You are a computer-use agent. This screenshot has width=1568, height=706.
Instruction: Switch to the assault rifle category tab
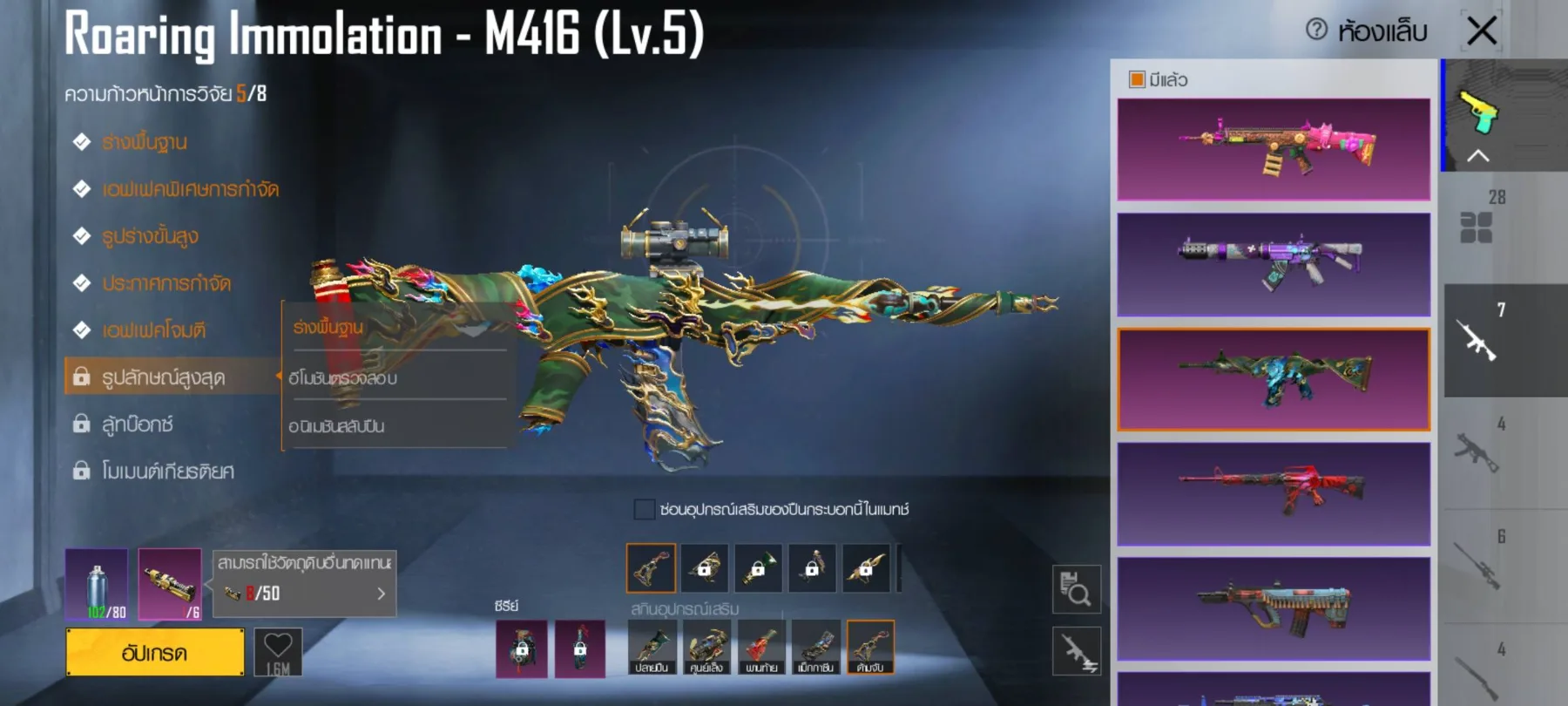1478,340
